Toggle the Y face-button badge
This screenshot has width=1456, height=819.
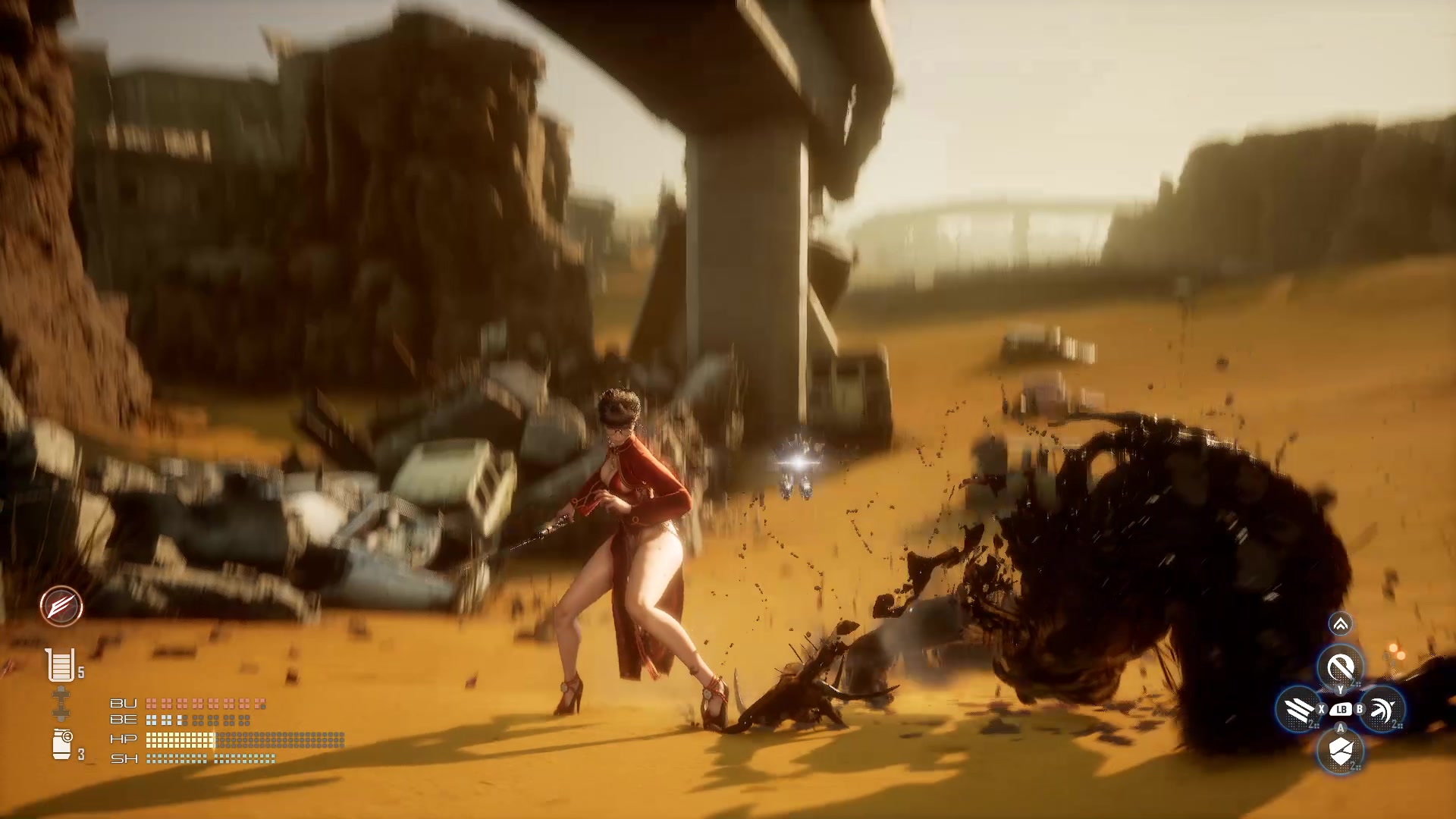point(1341,689)
